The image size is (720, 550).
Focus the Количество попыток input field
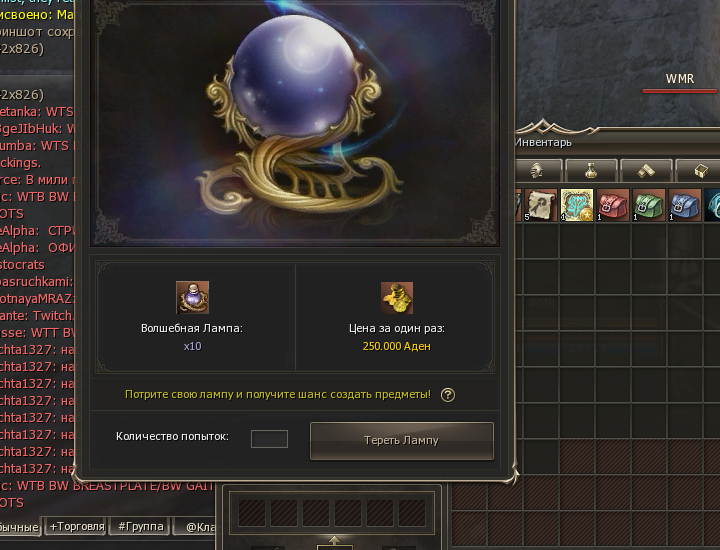pos(269,439)
